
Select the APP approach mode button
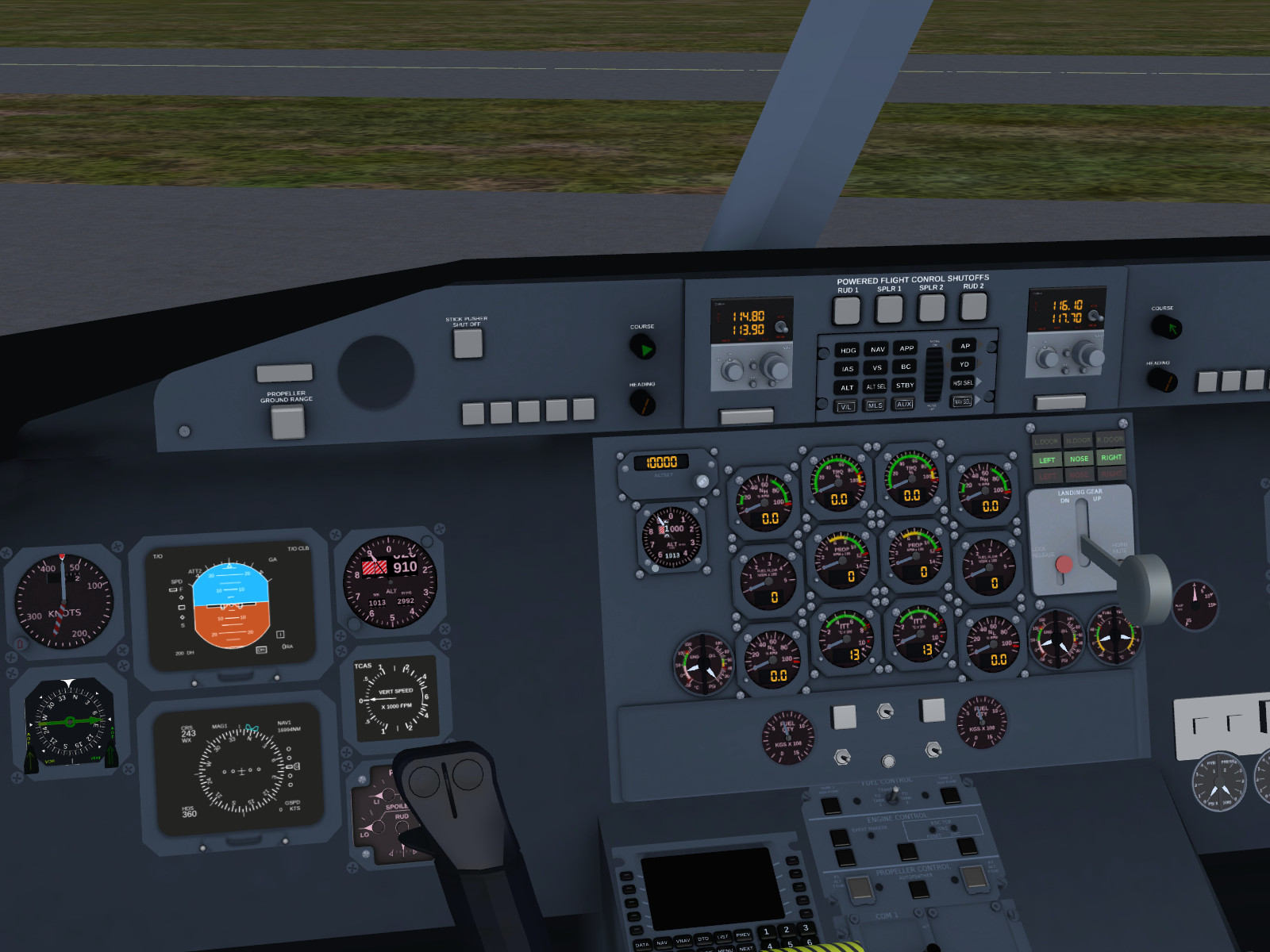click(906, 348)
